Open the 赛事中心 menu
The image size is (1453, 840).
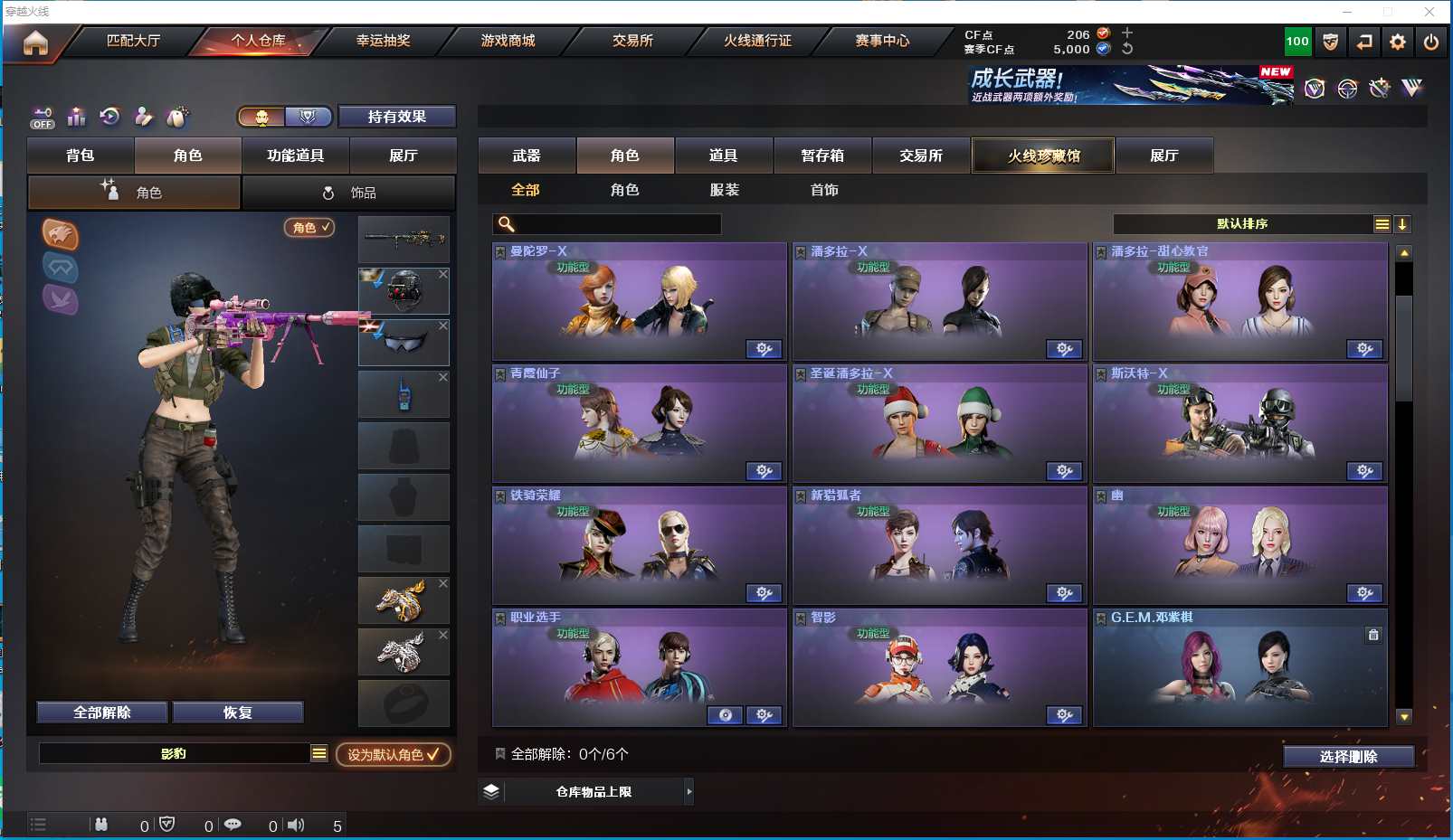pyautogui.click(x=882, y=41)
